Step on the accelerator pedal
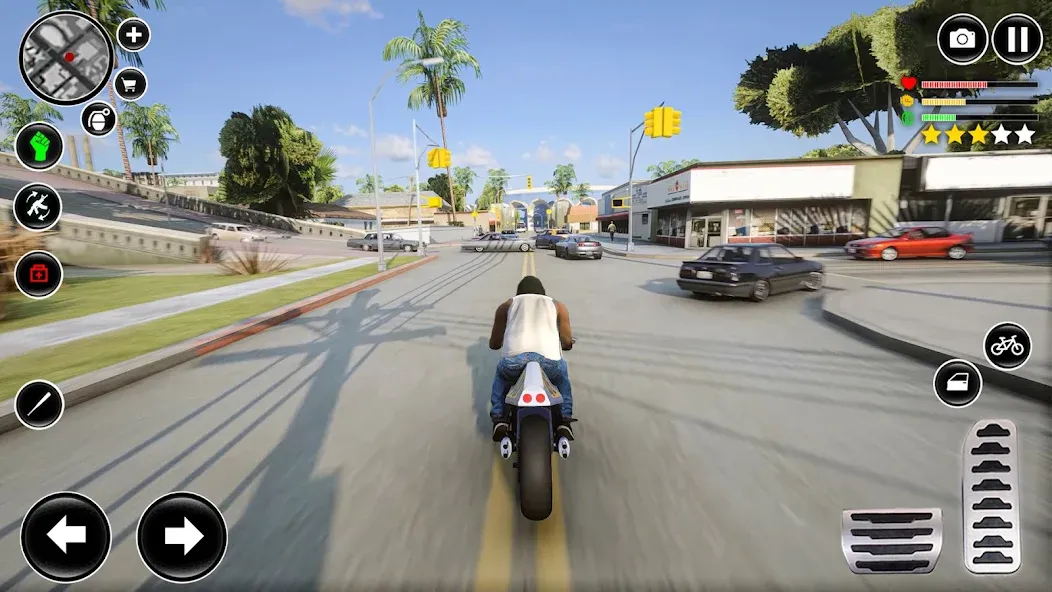The height and width of the screenshot is (592, 1052). 990,495
